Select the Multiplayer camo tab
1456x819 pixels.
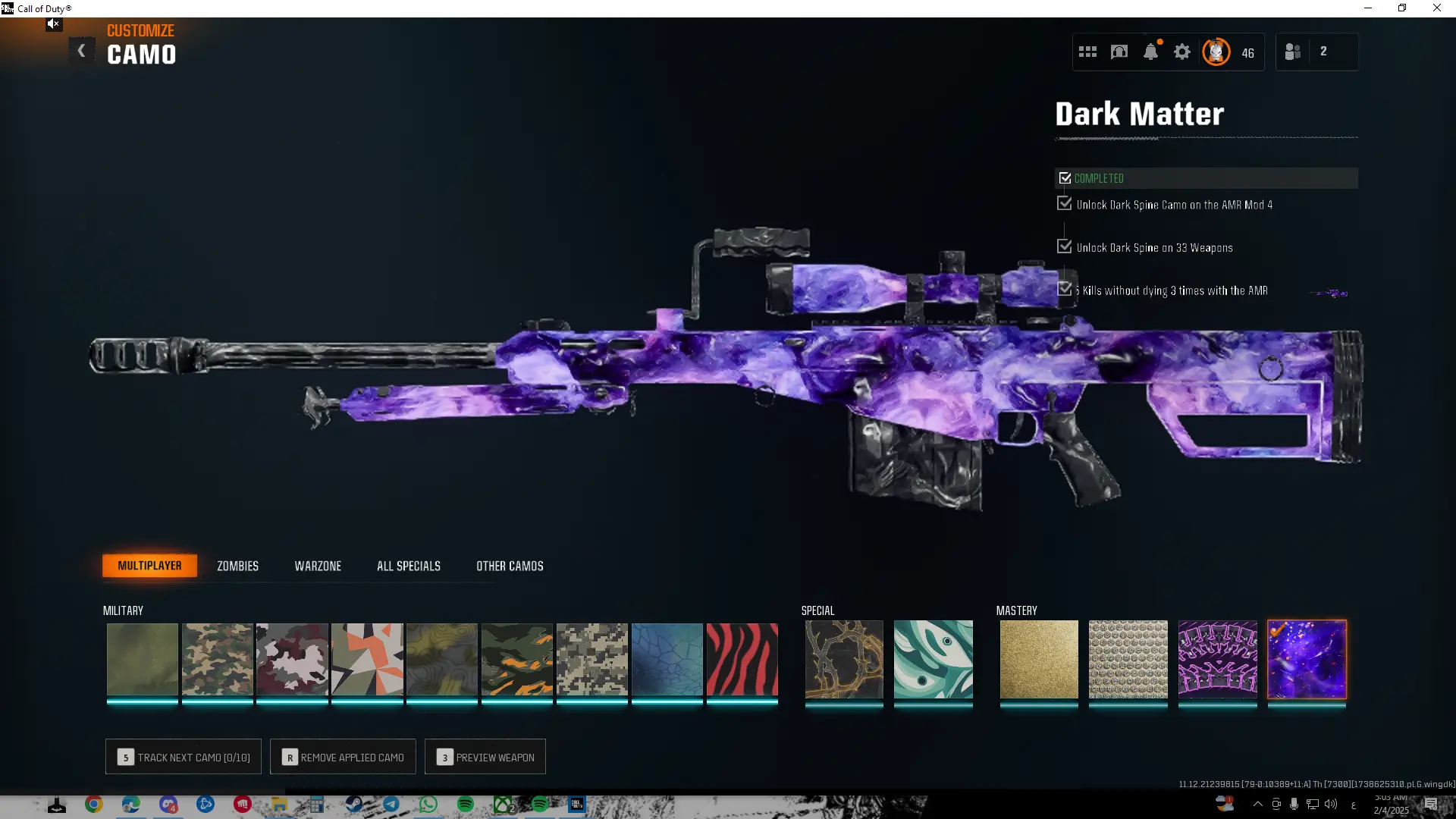[x=149, y=566]
